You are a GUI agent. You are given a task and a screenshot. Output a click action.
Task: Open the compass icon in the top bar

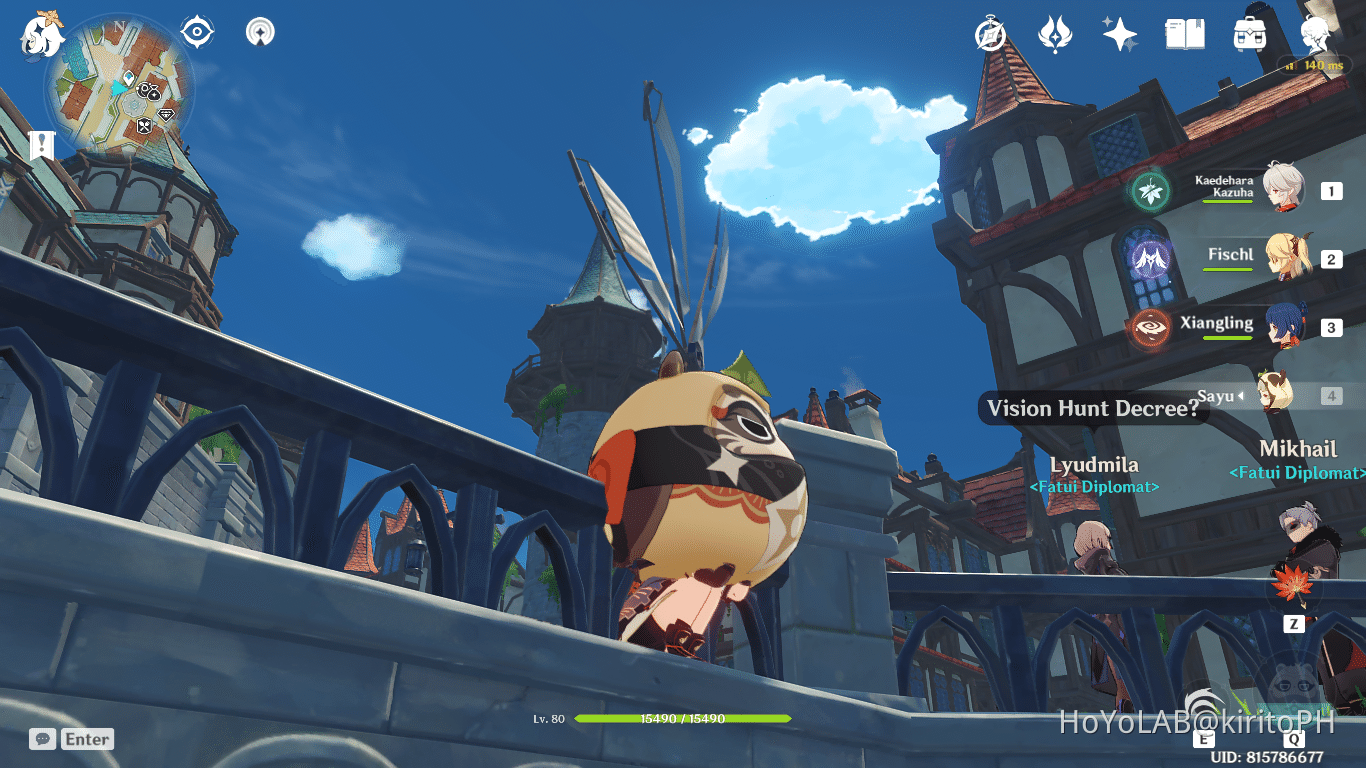pos(990,35)
